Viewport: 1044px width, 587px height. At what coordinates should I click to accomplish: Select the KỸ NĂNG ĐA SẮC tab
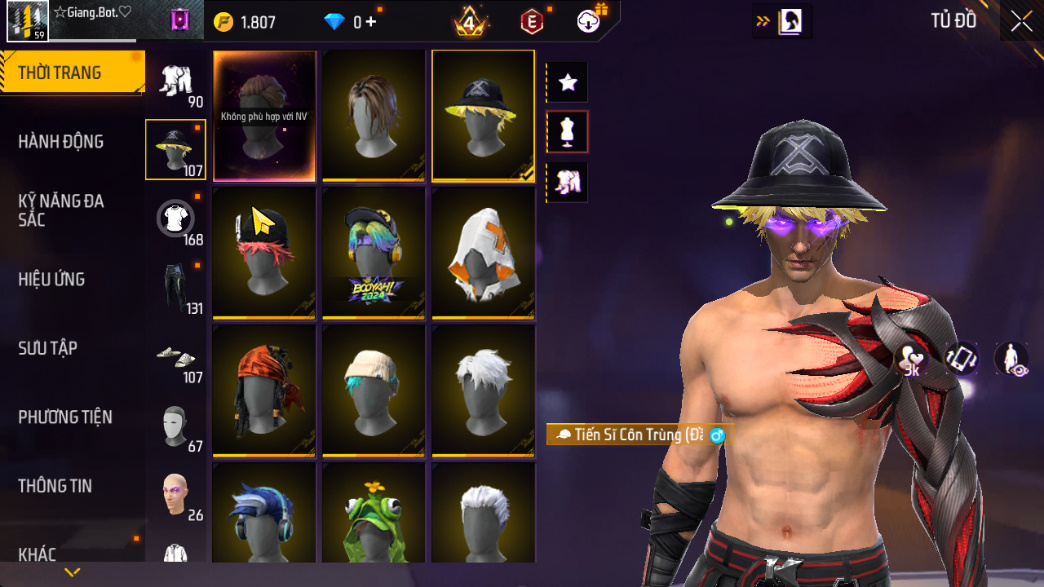click(x=61, y=210)
